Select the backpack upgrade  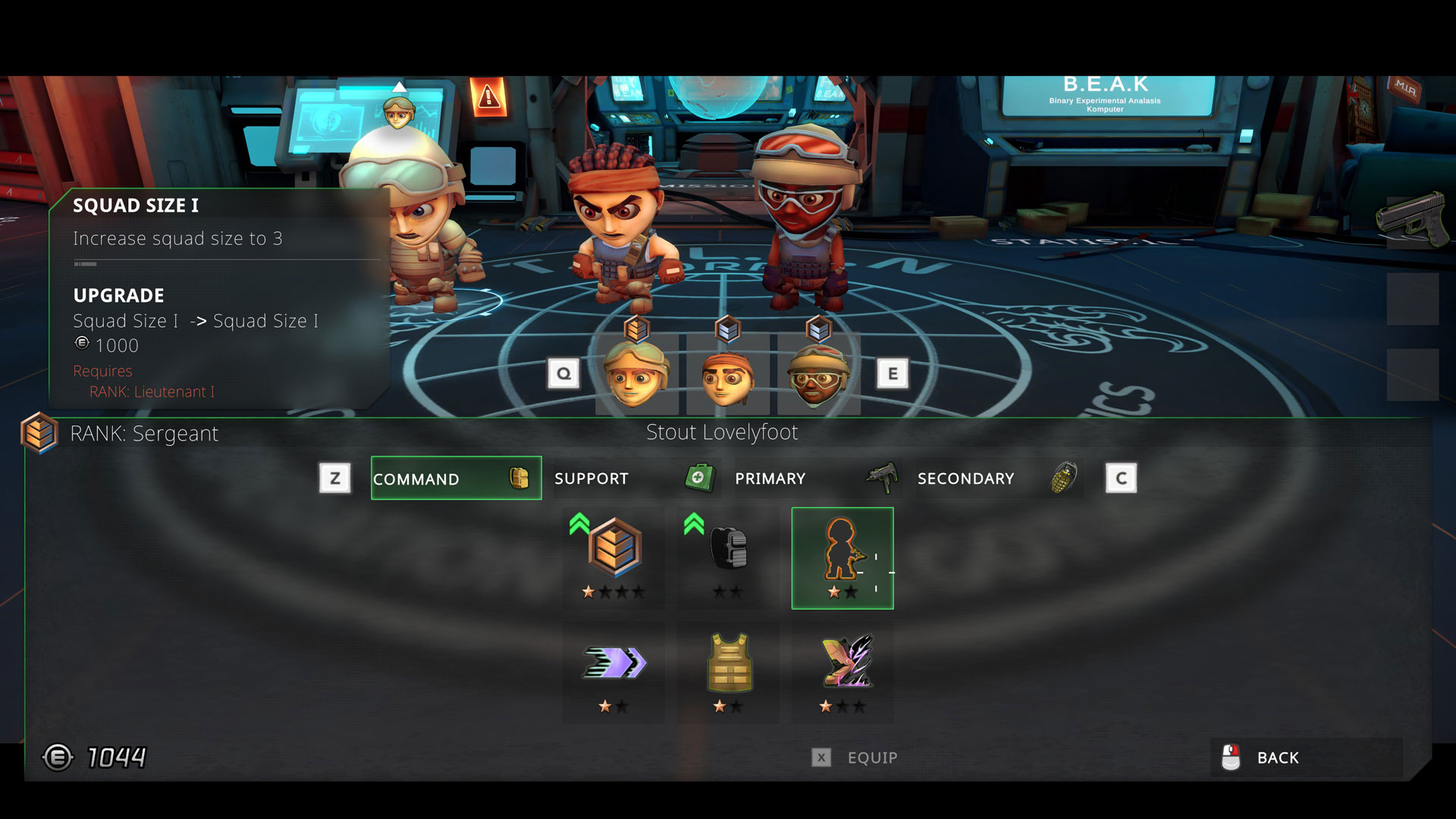pyautogui.click(x=728, y=557)
